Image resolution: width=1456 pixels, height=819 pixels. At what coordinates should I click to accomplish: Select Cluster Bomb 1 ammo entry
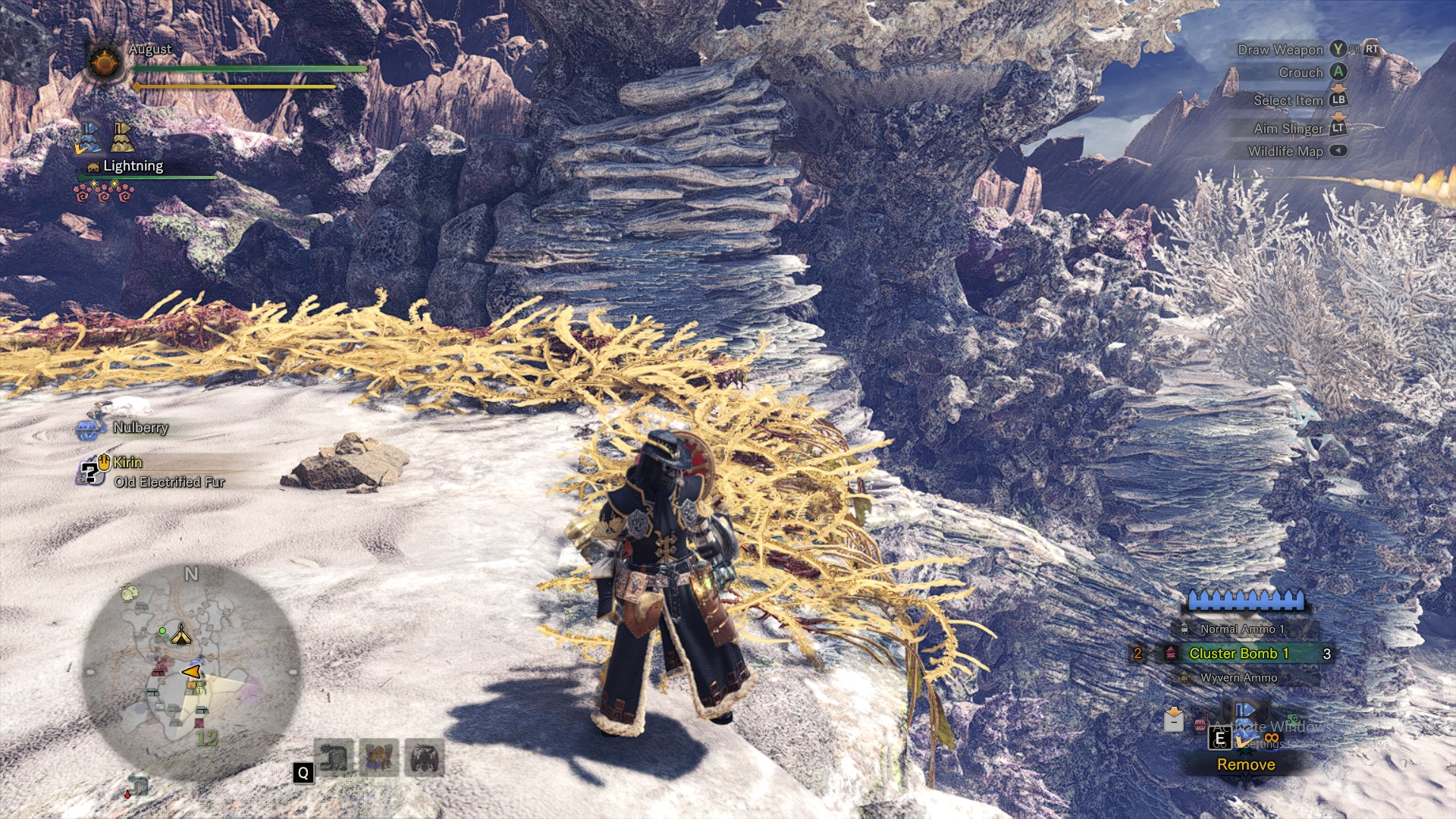point(1238,653)
